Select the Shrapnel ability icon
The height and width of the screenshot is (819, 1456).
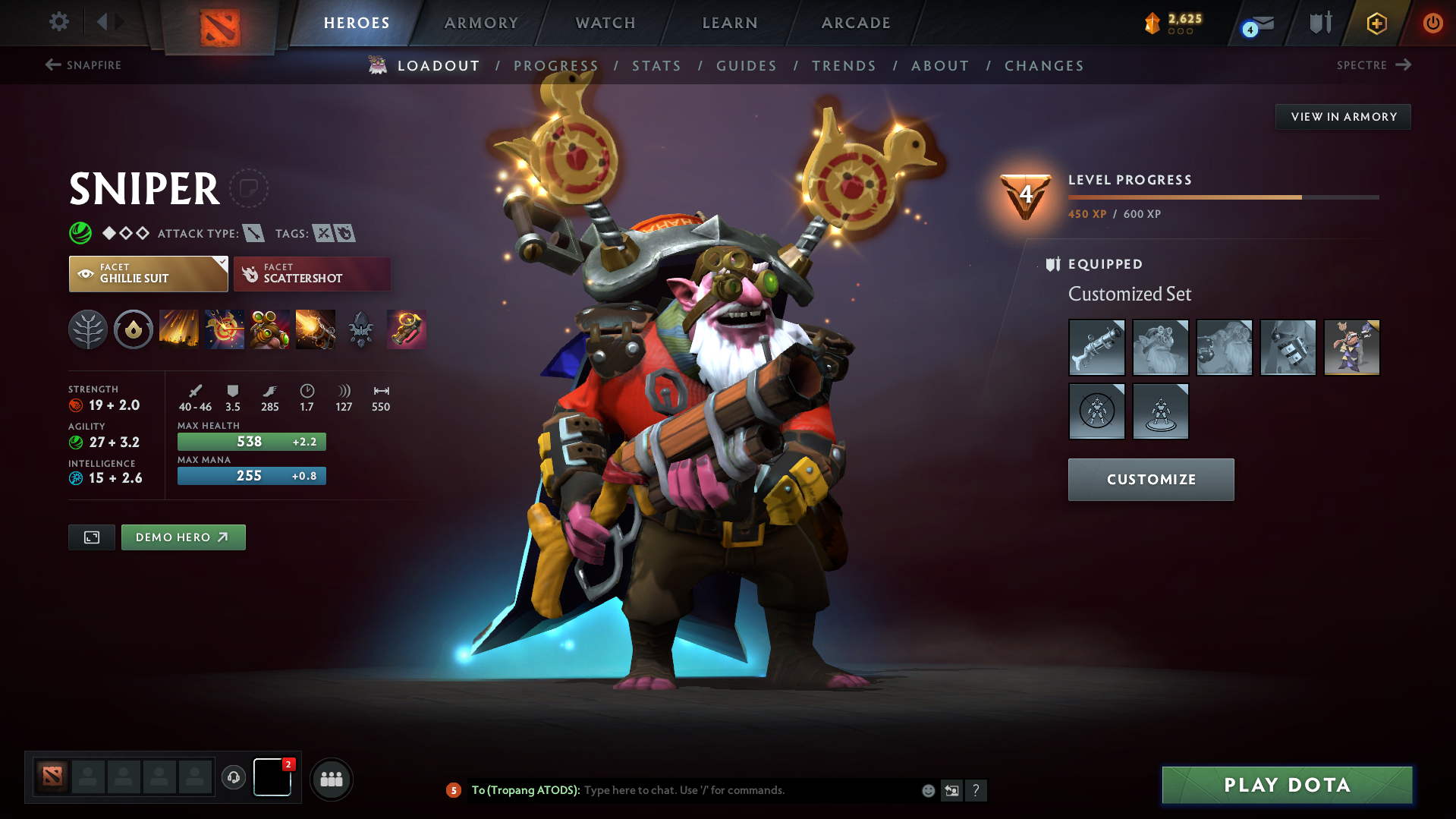178,329
